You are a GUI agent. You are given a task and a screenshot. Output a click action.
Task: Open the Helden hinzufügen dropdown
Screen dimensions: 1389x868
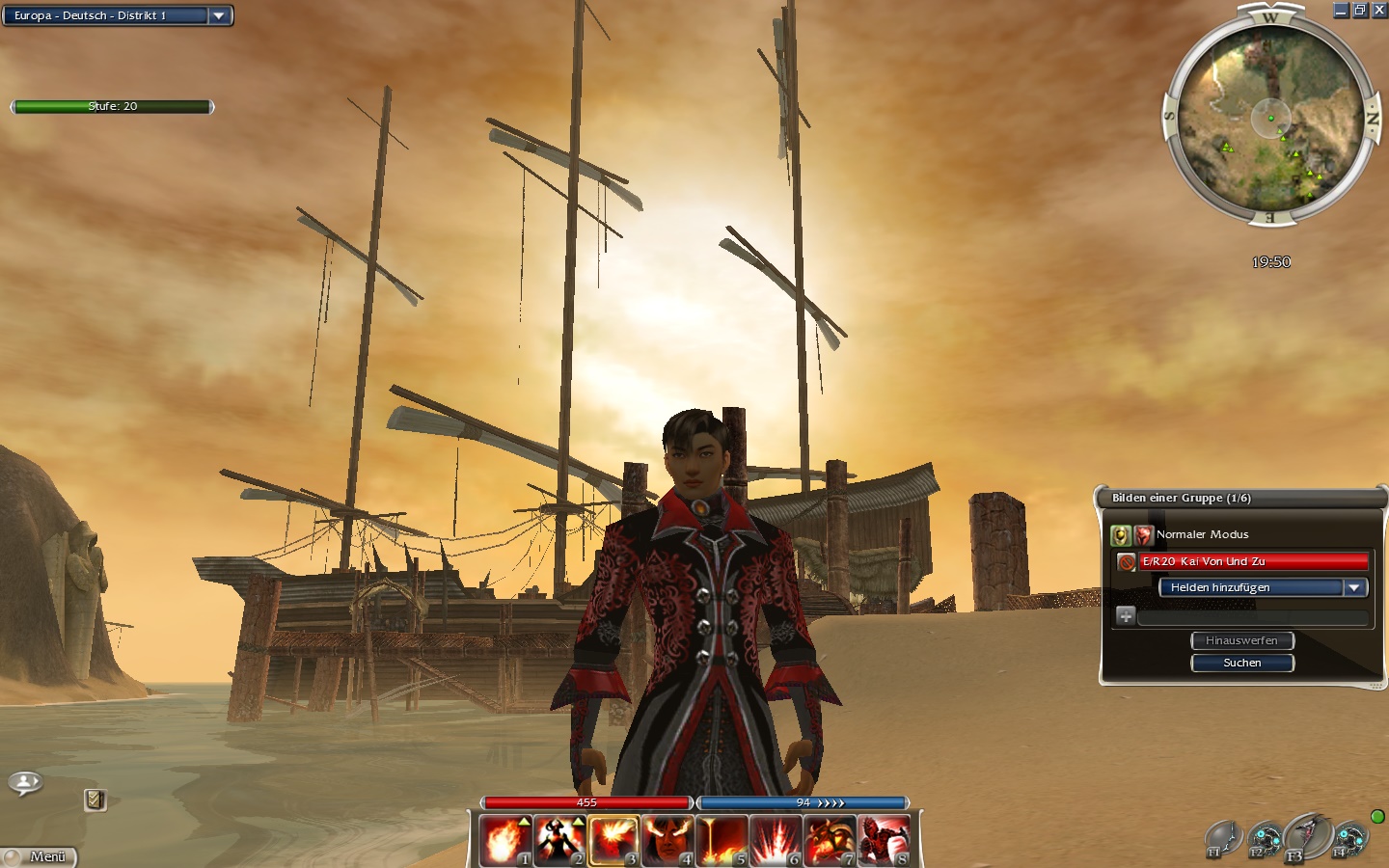coord(1354,587)
